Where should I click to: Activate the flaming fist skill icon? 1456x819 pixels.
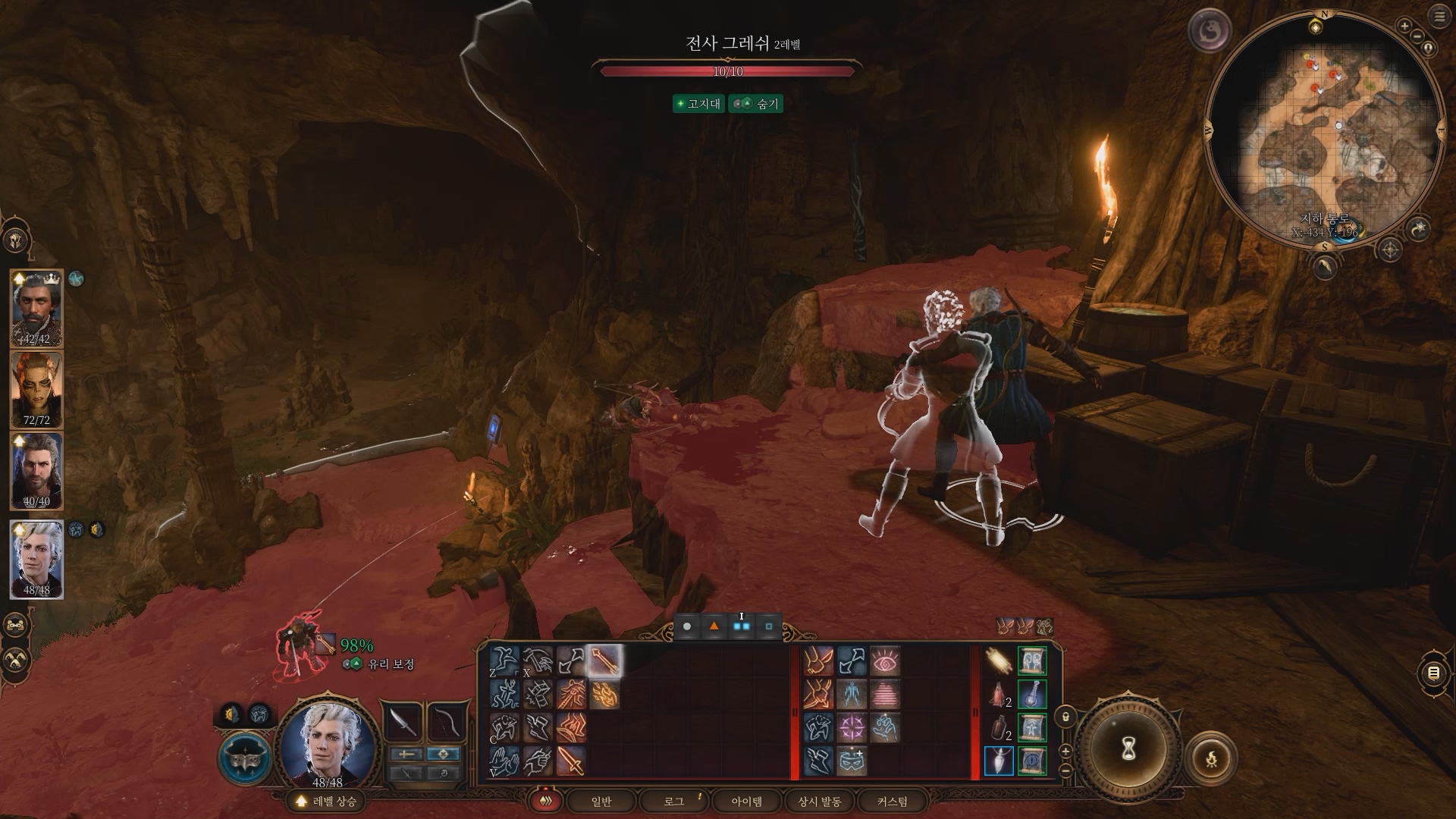point(605,695)
